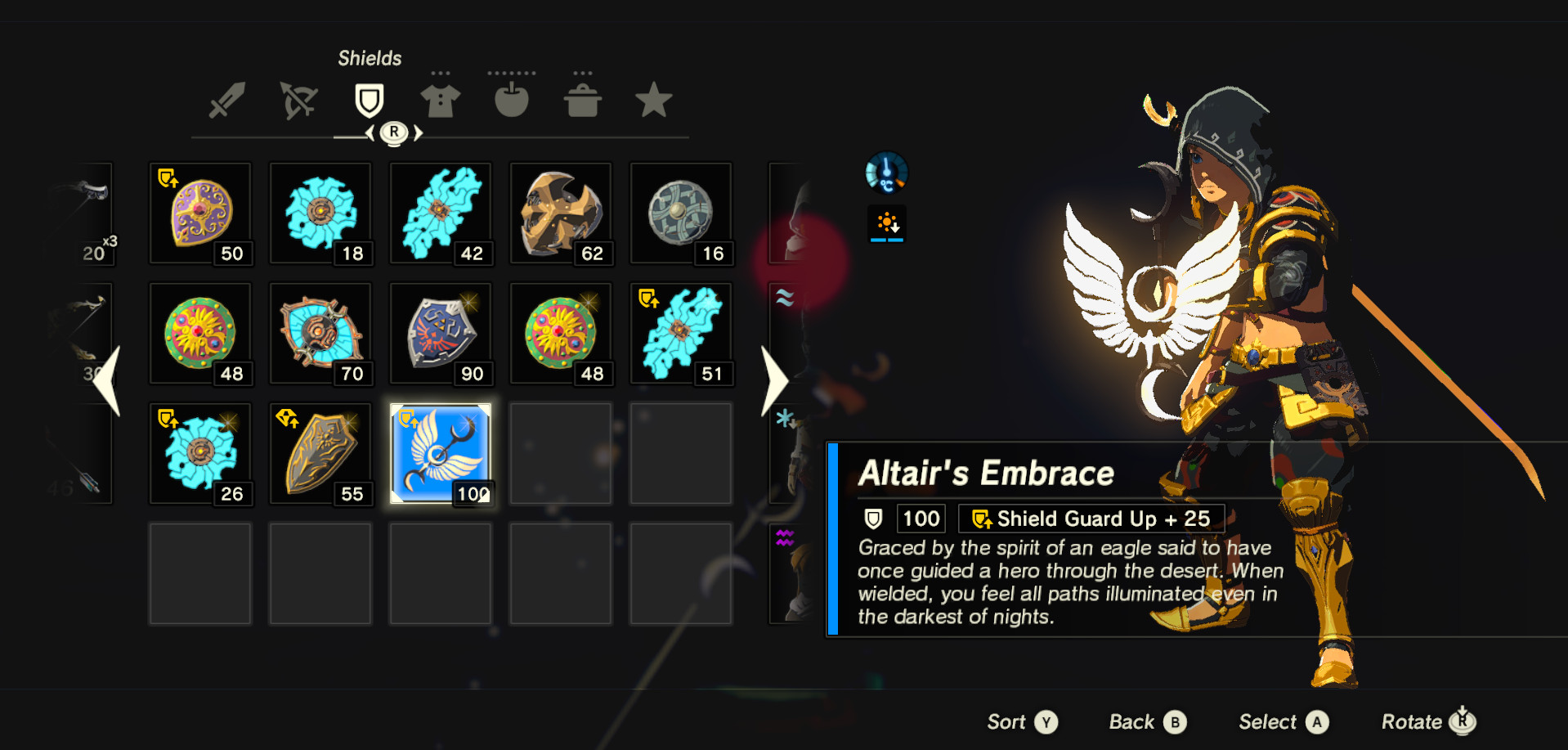Click the shield guard value 100 badge
The image size is (1568, 750).
(921, 518)
